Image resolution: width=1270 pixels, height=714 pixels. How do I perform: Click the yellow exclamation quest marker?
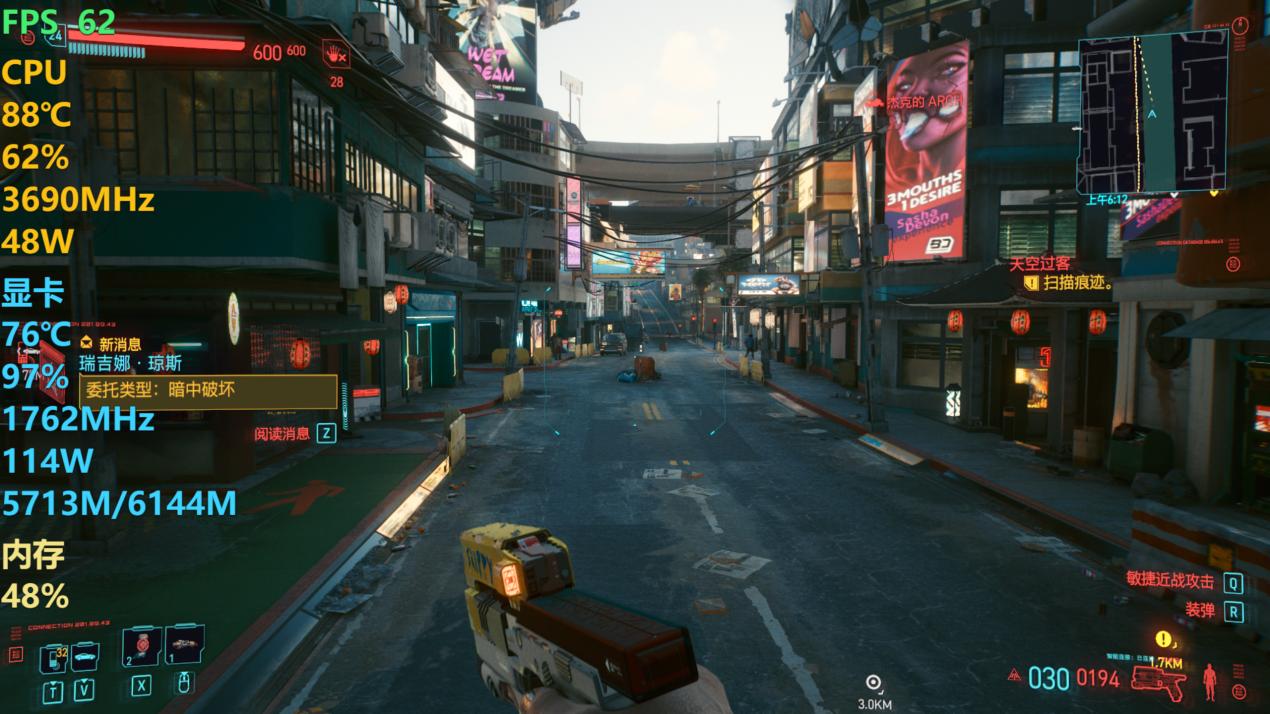(x=1163, y=638)
